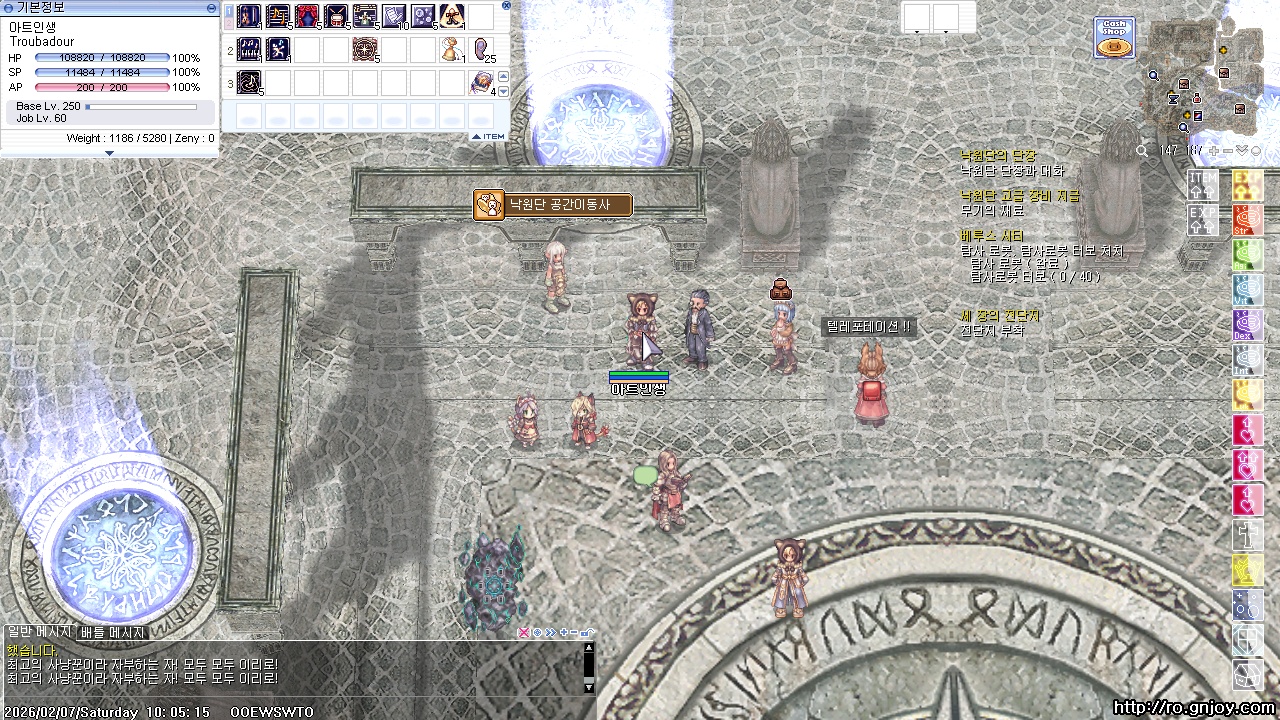
Task: Expand the basic info window downward
Action: pyautogui.click(x=109, y=153)
